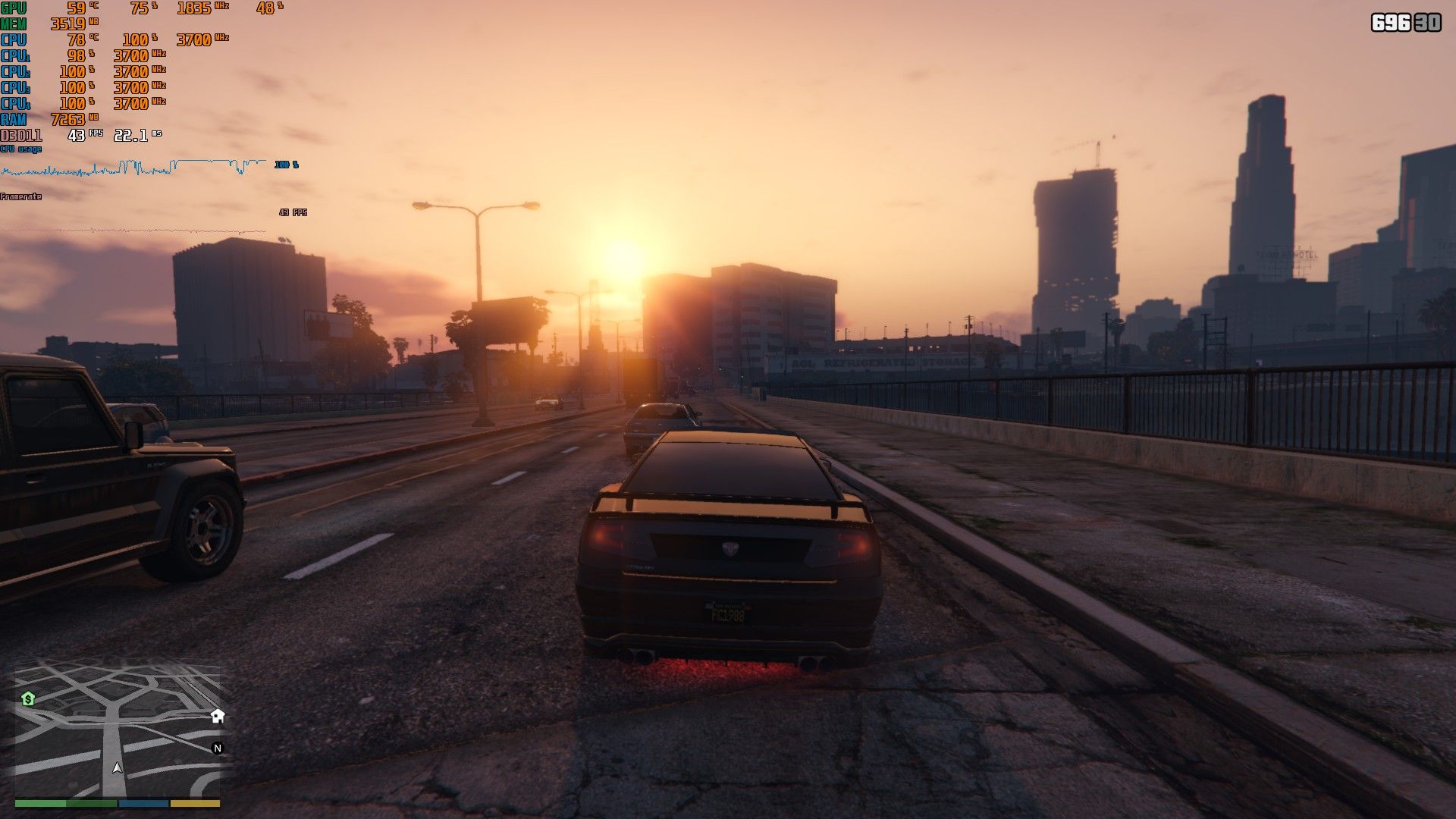1456x819 pixels.
Task: Select the white player arrow on minimap
Action: [x=117, y=767]
